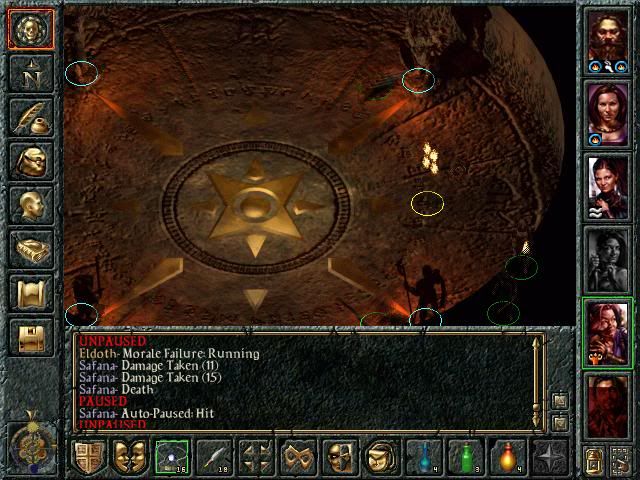
Task: Choose the talk action with twin masks
Action: point(129,457)
